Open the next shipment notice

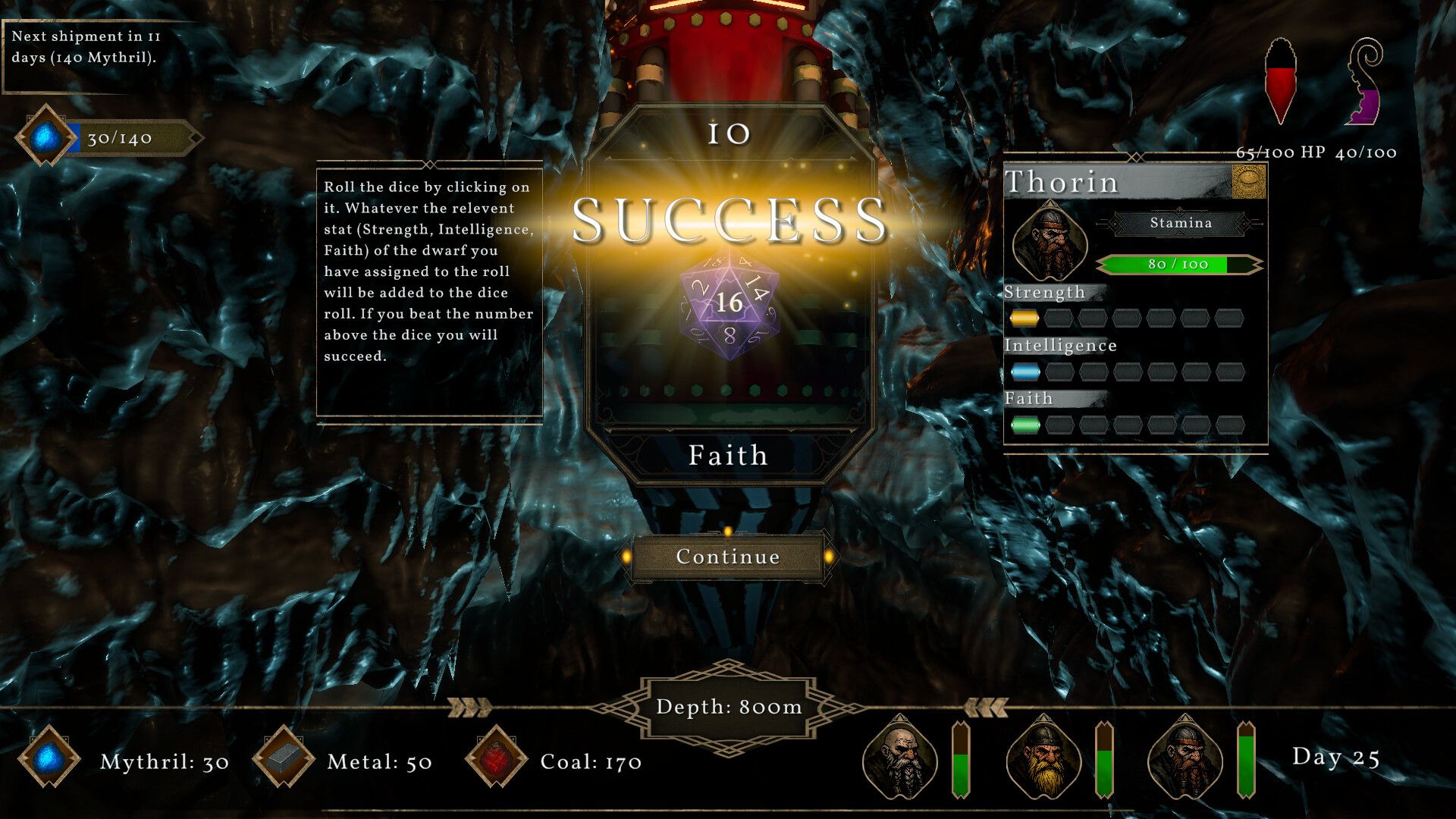tap(86, 47)
